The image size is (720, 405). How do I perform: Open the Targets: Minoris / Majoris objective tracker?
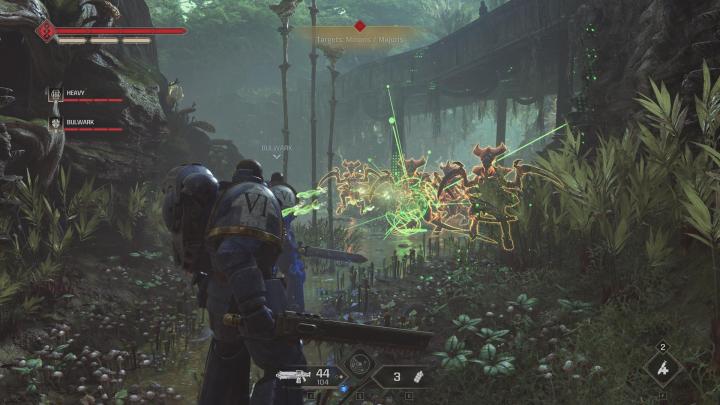360,39
